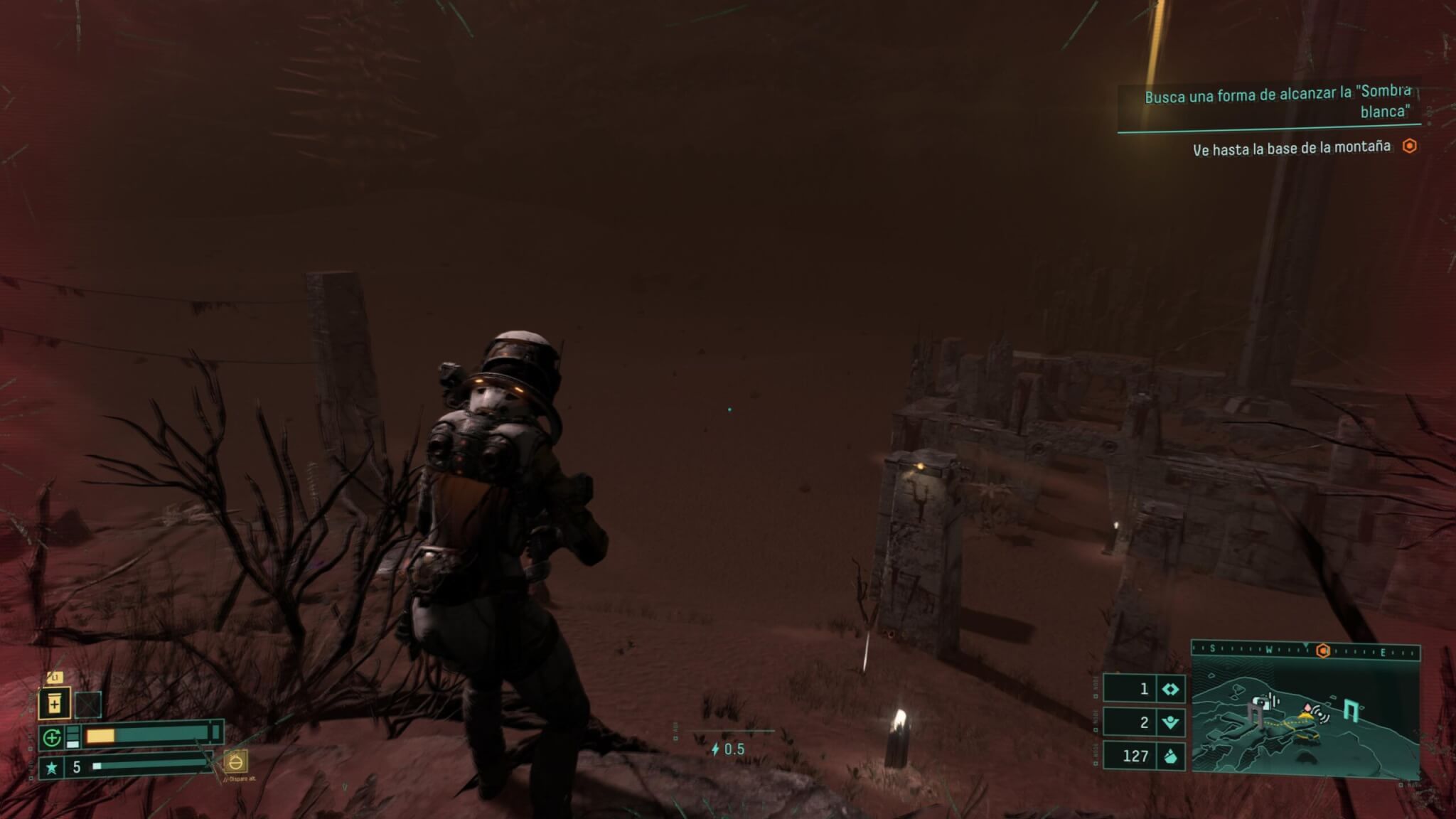Click the diamond-shaped resource icon showing 1
1456x819 pixels.
[1170, 689]
